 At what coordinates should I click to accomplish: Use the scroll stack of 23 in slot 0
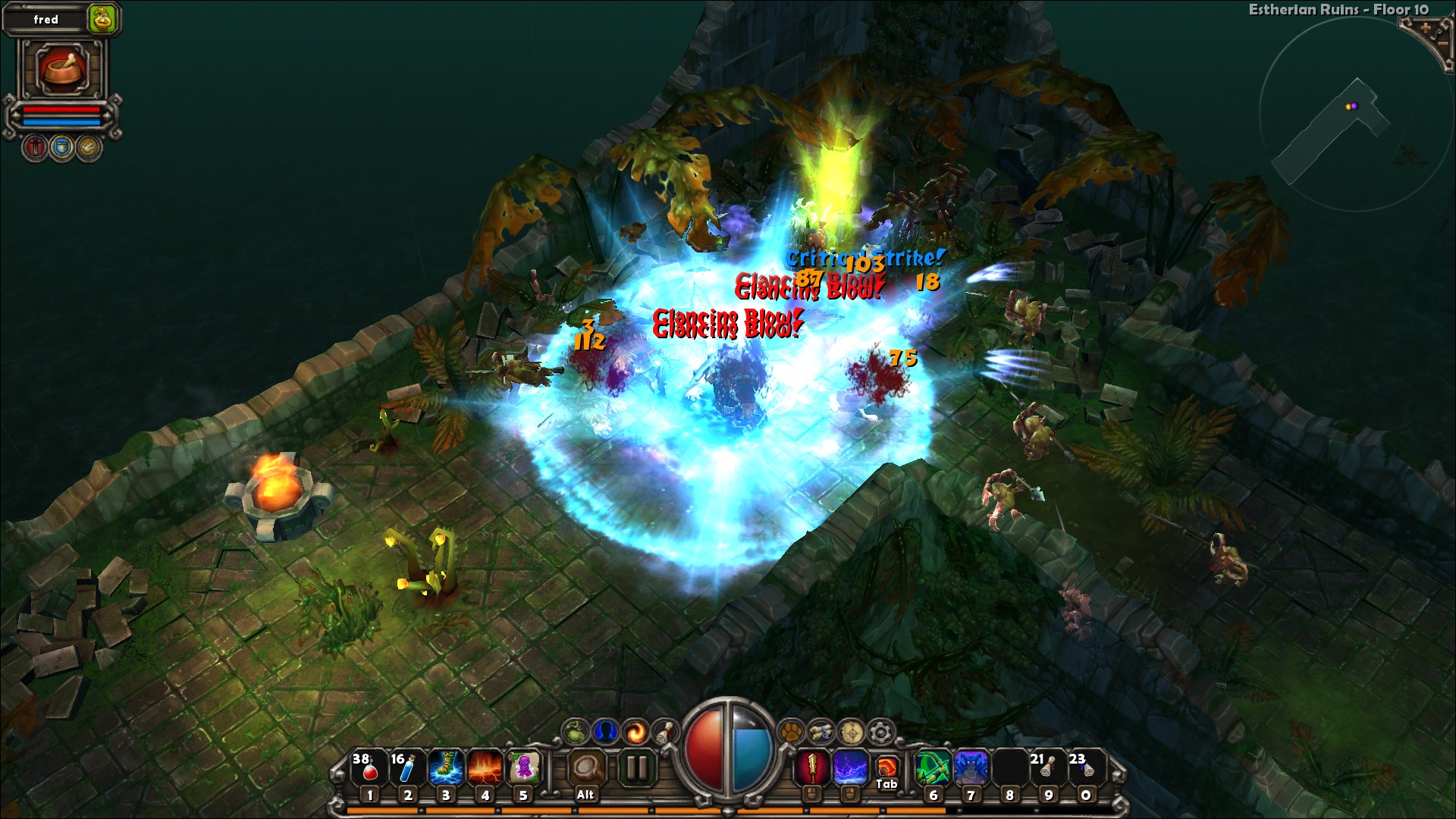coord(1085,767)
